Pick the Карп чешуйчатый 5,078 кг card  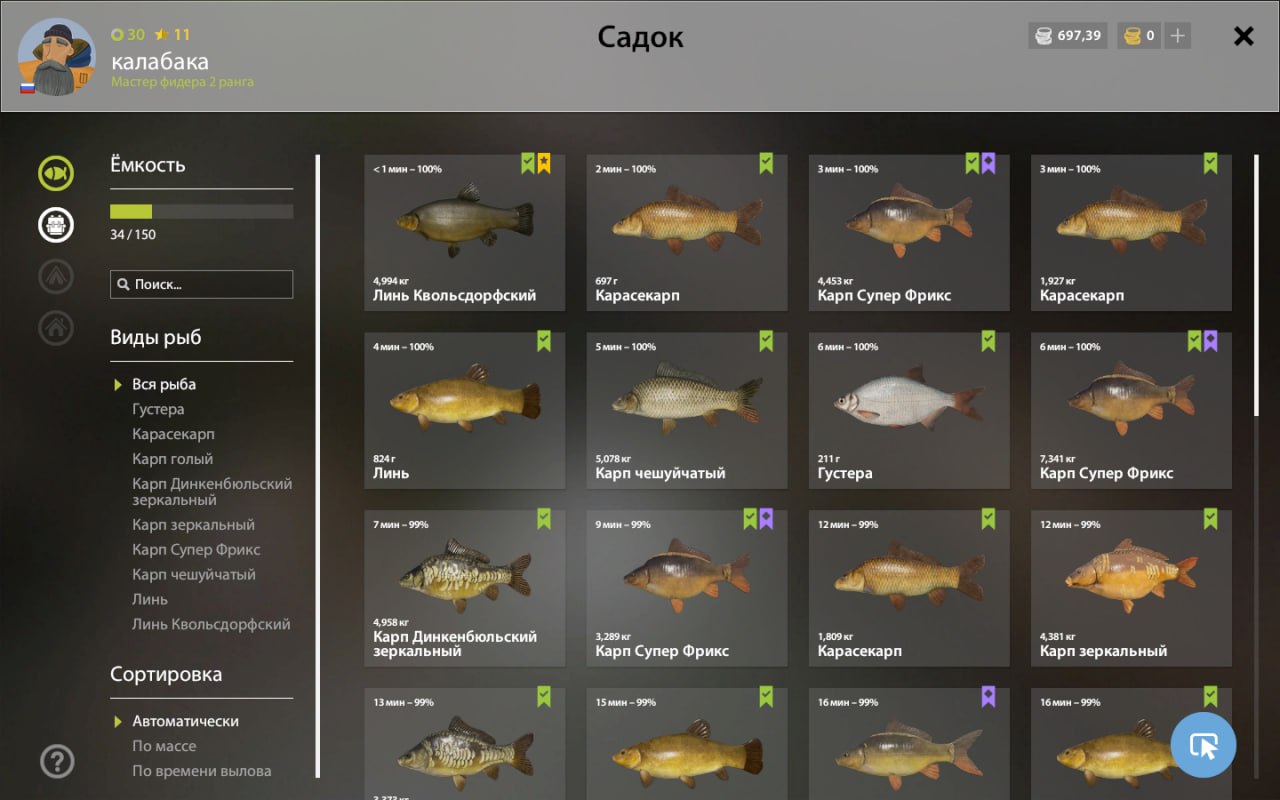pos(686,410)
